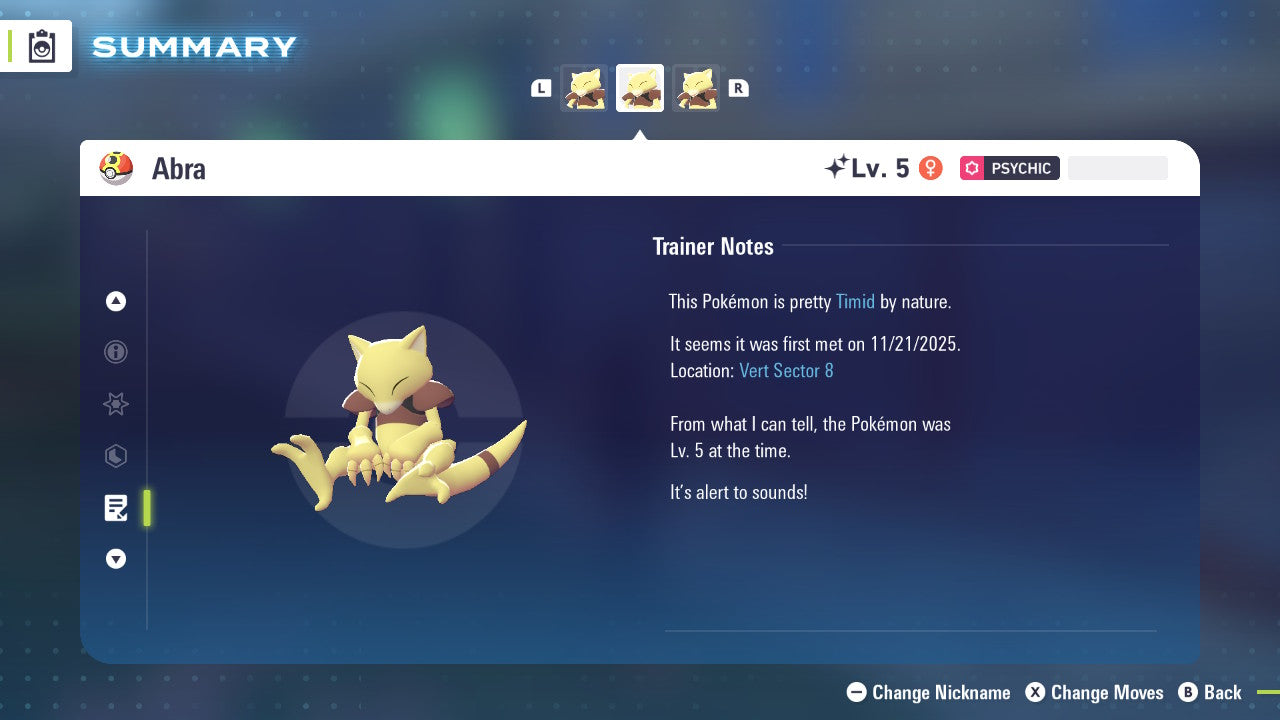Collapse the summary back to party view
Screen dimensions: 1280x720
coord(1211,692)
